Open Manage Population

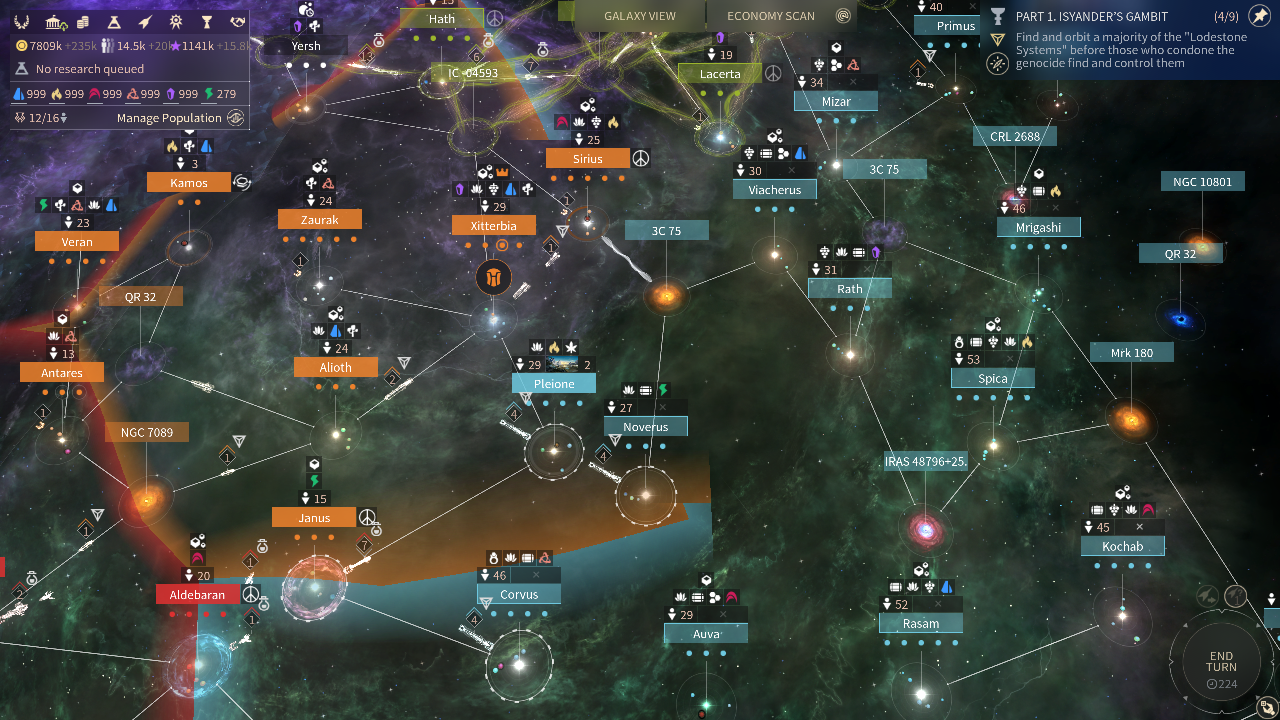pyautogui.click(x=169, y=118)
